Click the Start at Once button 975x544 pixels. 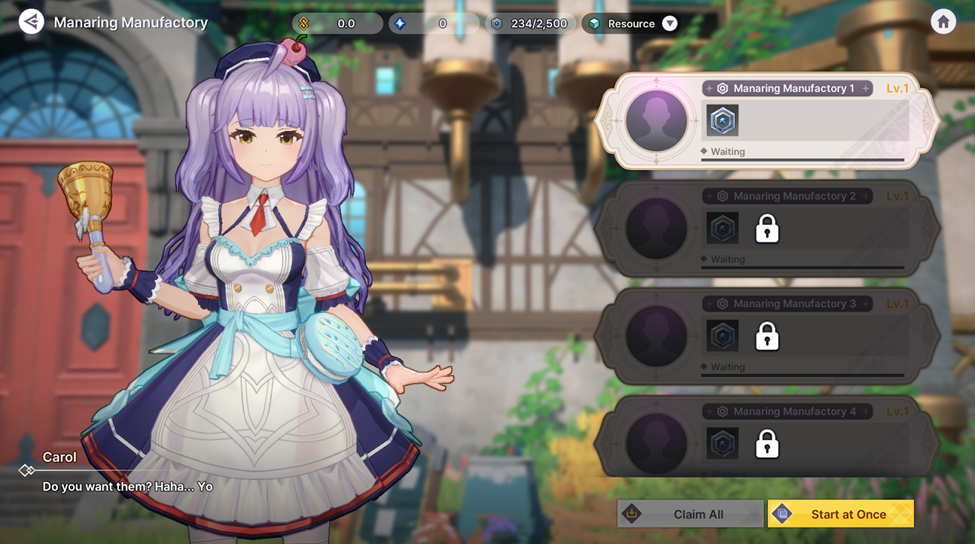coord(841,514)
